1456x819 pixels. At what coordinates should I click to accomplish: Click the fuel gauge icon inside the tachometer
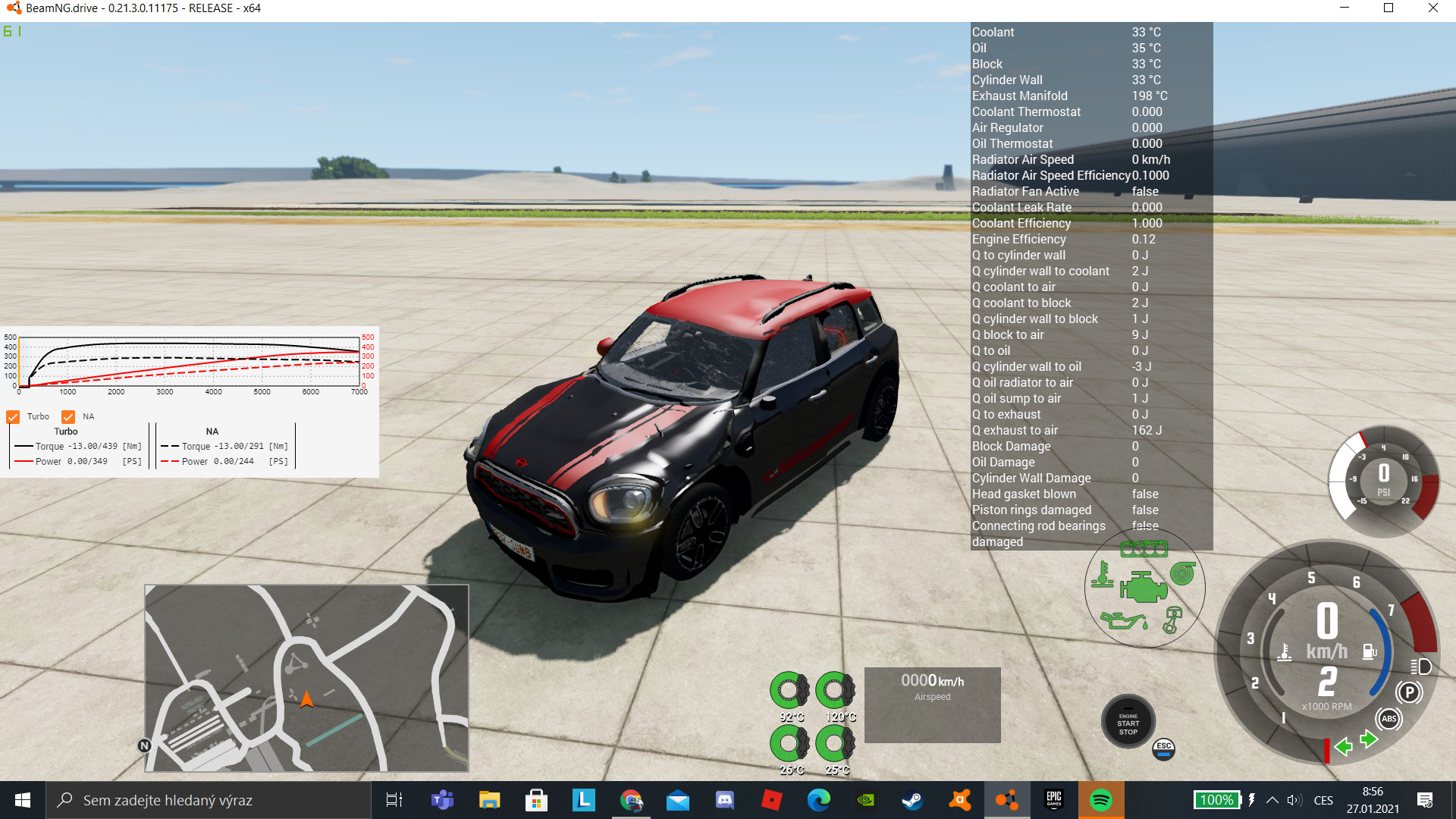[1368, 650]
